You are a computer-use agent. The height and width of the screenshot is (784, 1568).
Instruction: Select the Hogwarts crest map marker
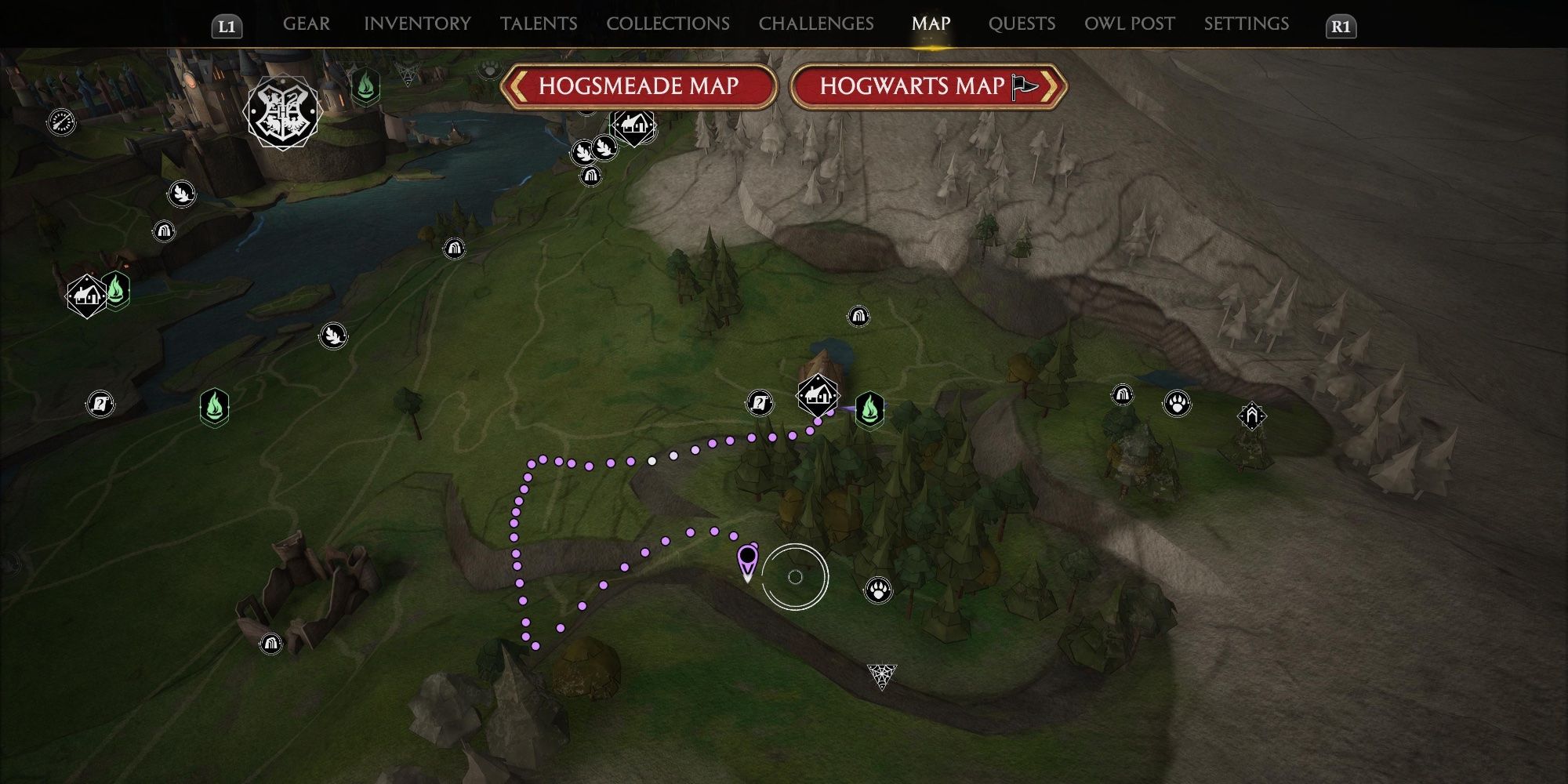point(282,112)
